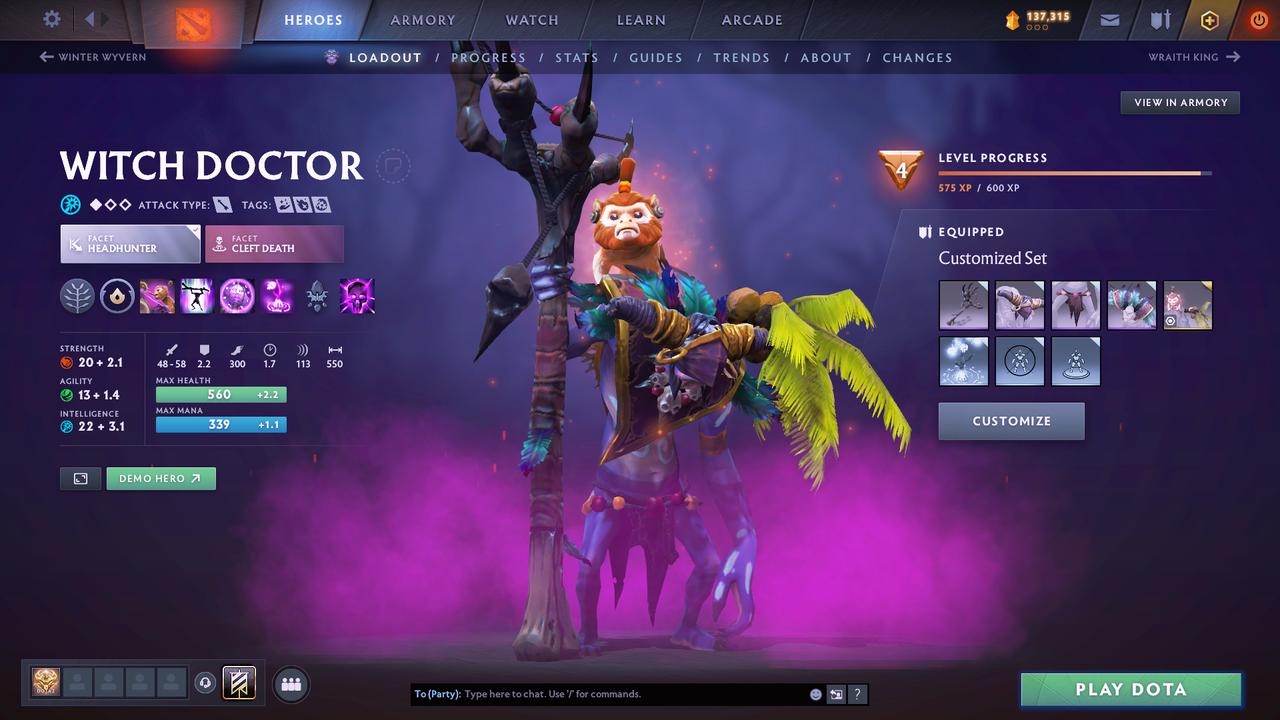Advance forward to Wraith King
Screen dimensions: 1280x720
tap(1193, 57)
